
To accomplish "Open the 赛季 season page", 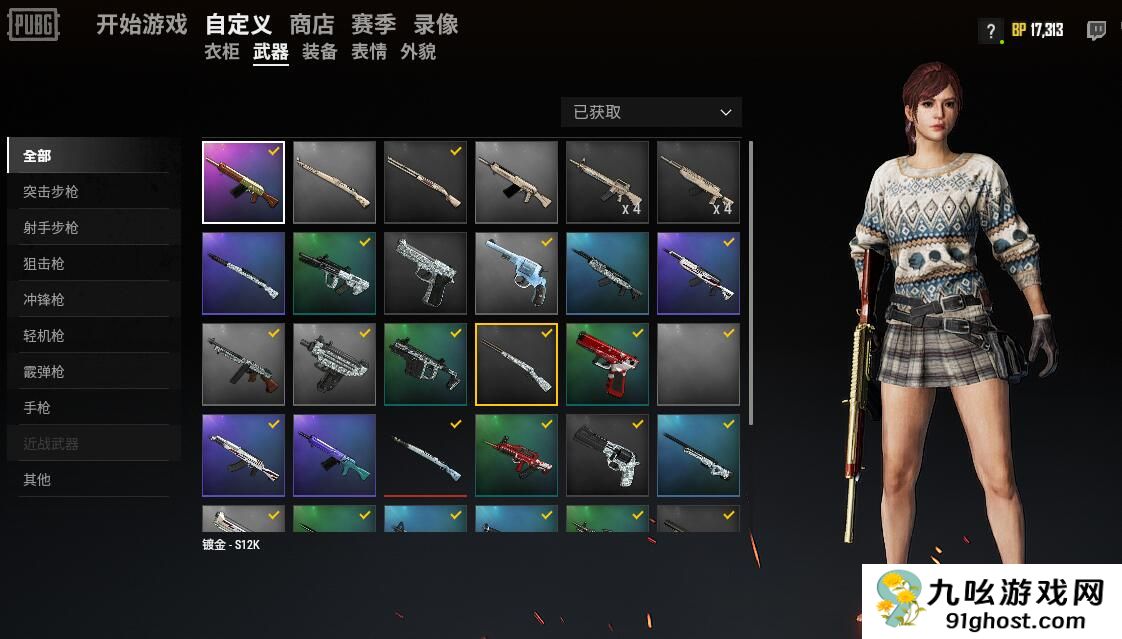I will [373, 25].
